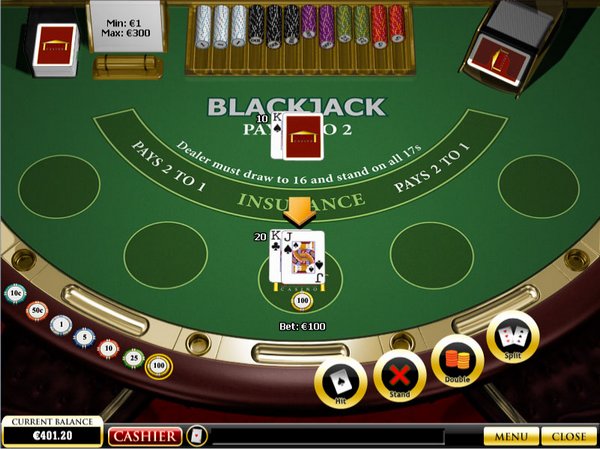Close the blackjack table
The height and width of the screenshot is (449, 600).
point(569,437)
